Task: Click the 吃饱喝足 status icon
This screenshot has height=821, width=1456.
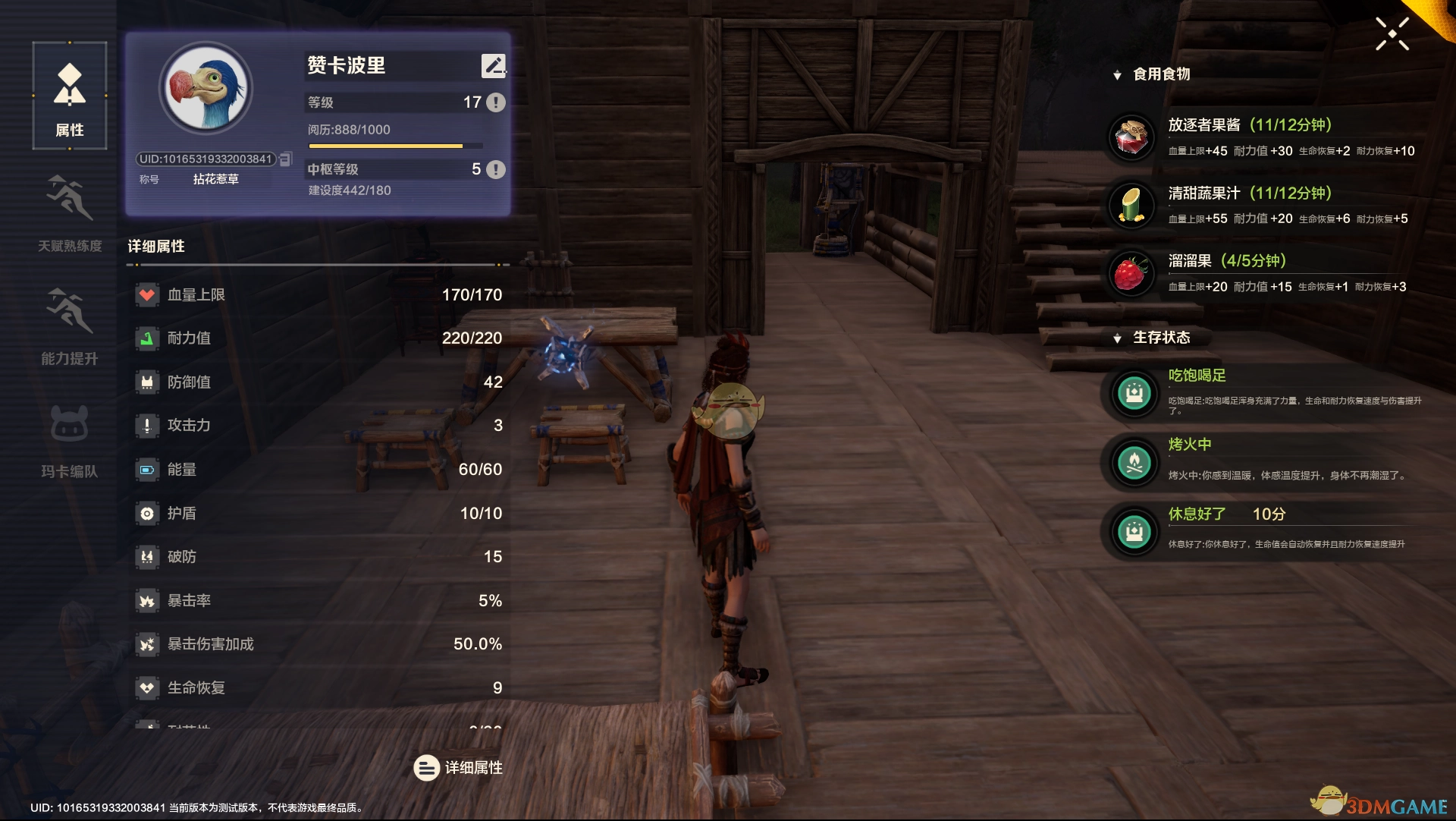Action: (x=1134, y=393)
